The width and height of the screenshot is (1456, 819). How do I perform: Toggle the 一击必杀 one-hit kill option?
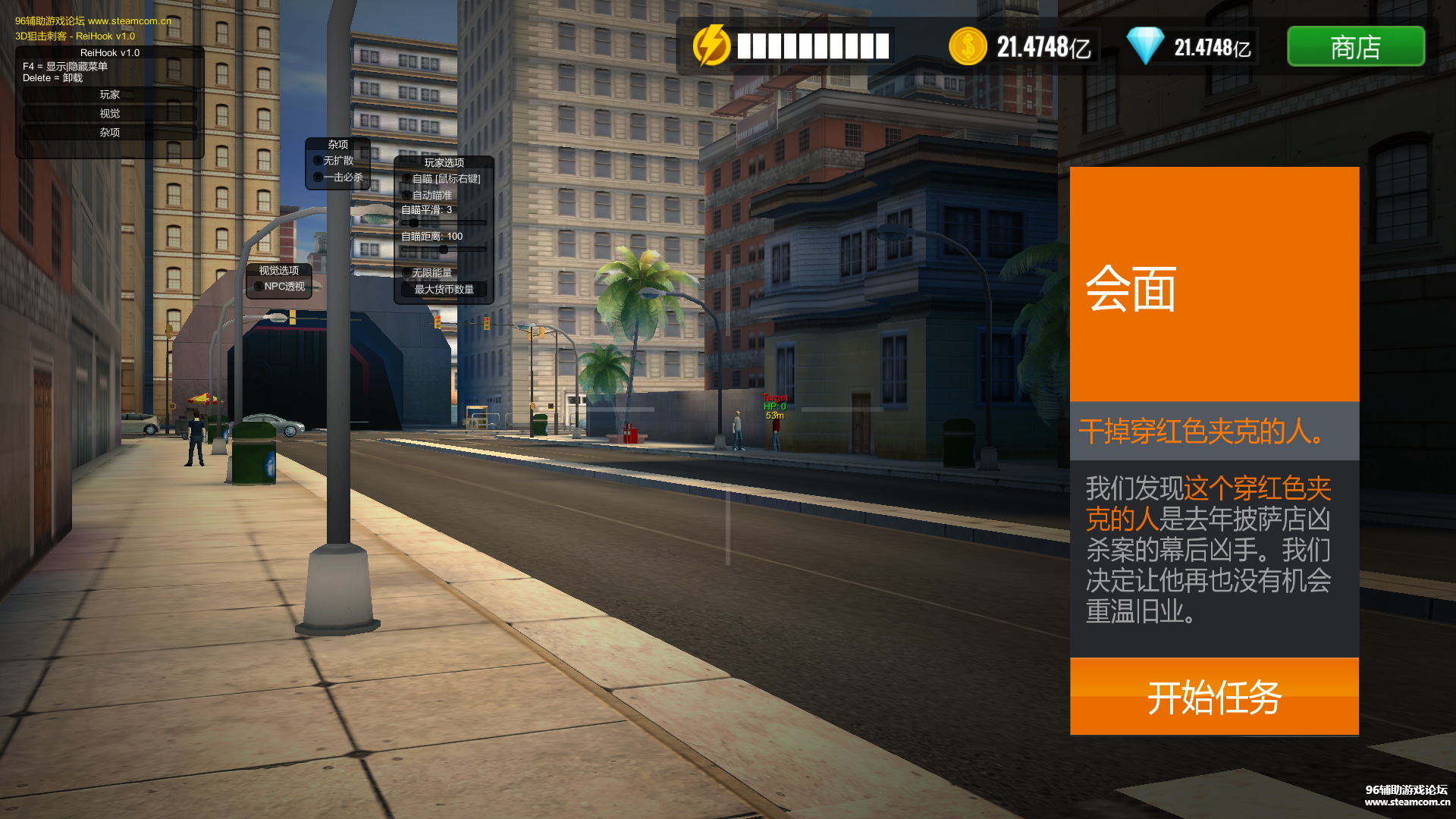318,177
